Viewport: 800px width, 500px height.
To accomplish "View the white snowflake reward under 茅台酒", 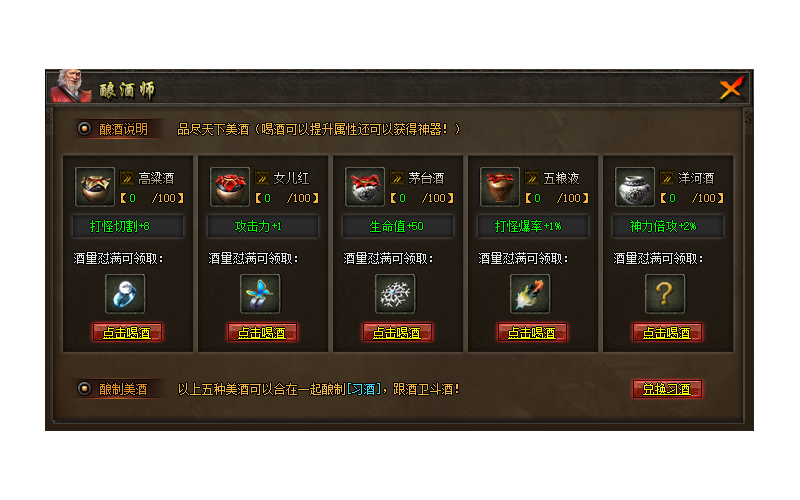I will pyautogui.click(x=396, y=293).
